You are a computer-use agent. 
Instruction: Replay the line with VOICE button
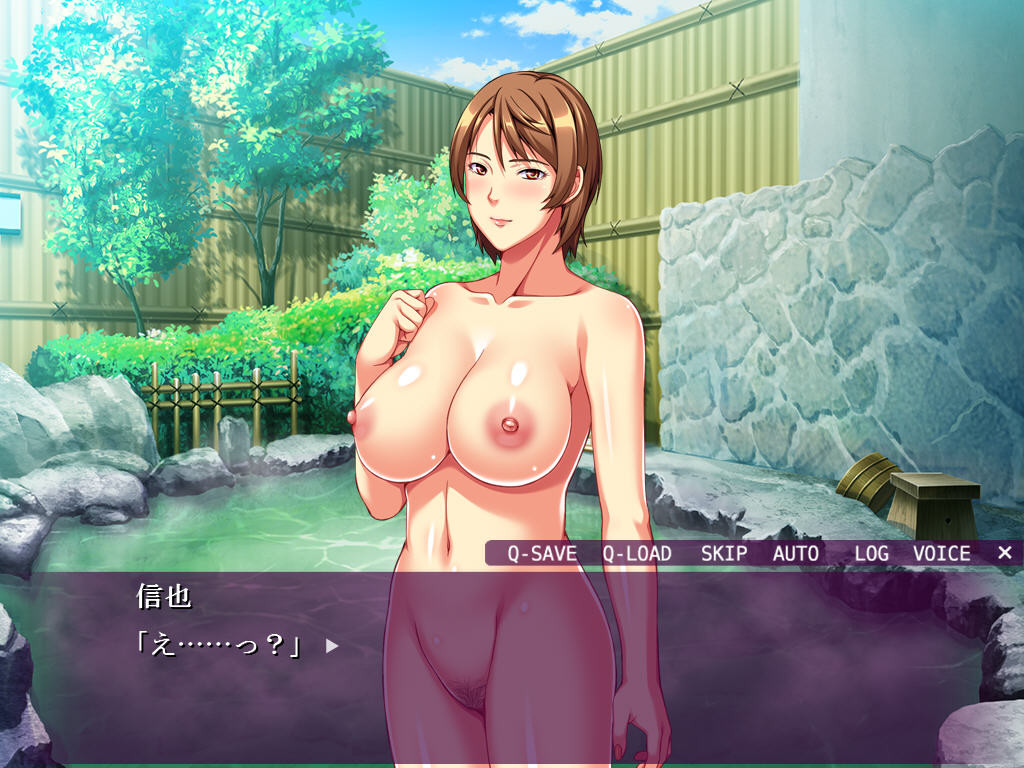point(941,553)
